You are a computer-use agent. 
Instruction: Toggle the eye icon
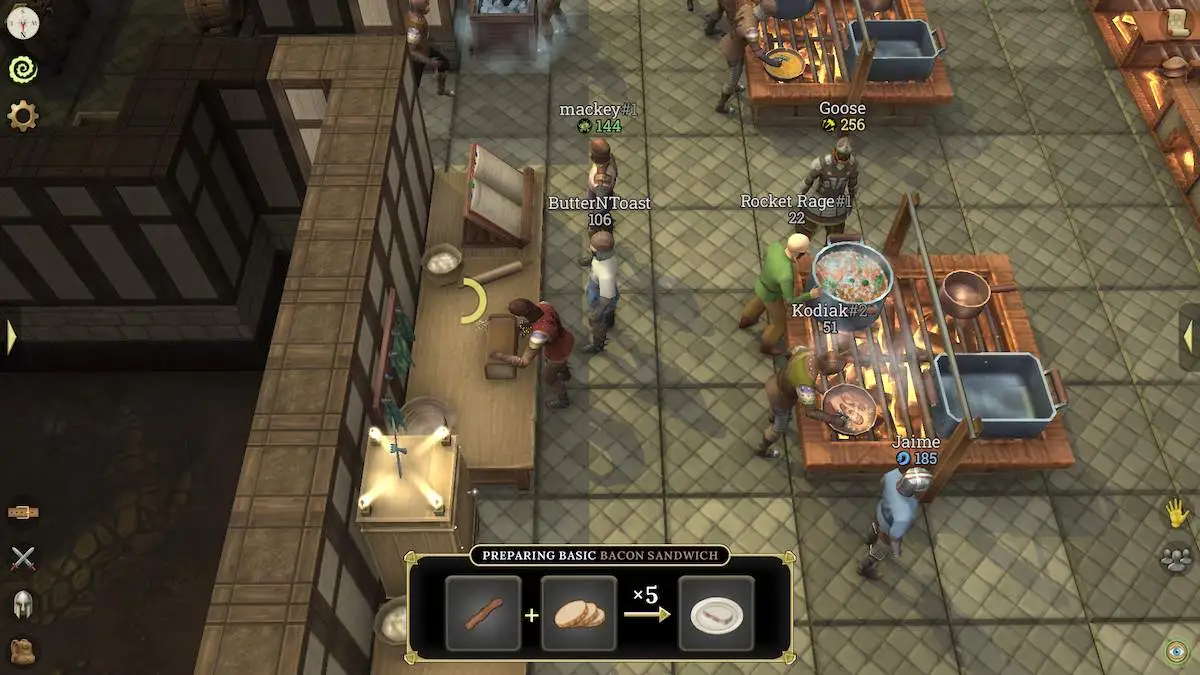click(x=1176, y=651)
